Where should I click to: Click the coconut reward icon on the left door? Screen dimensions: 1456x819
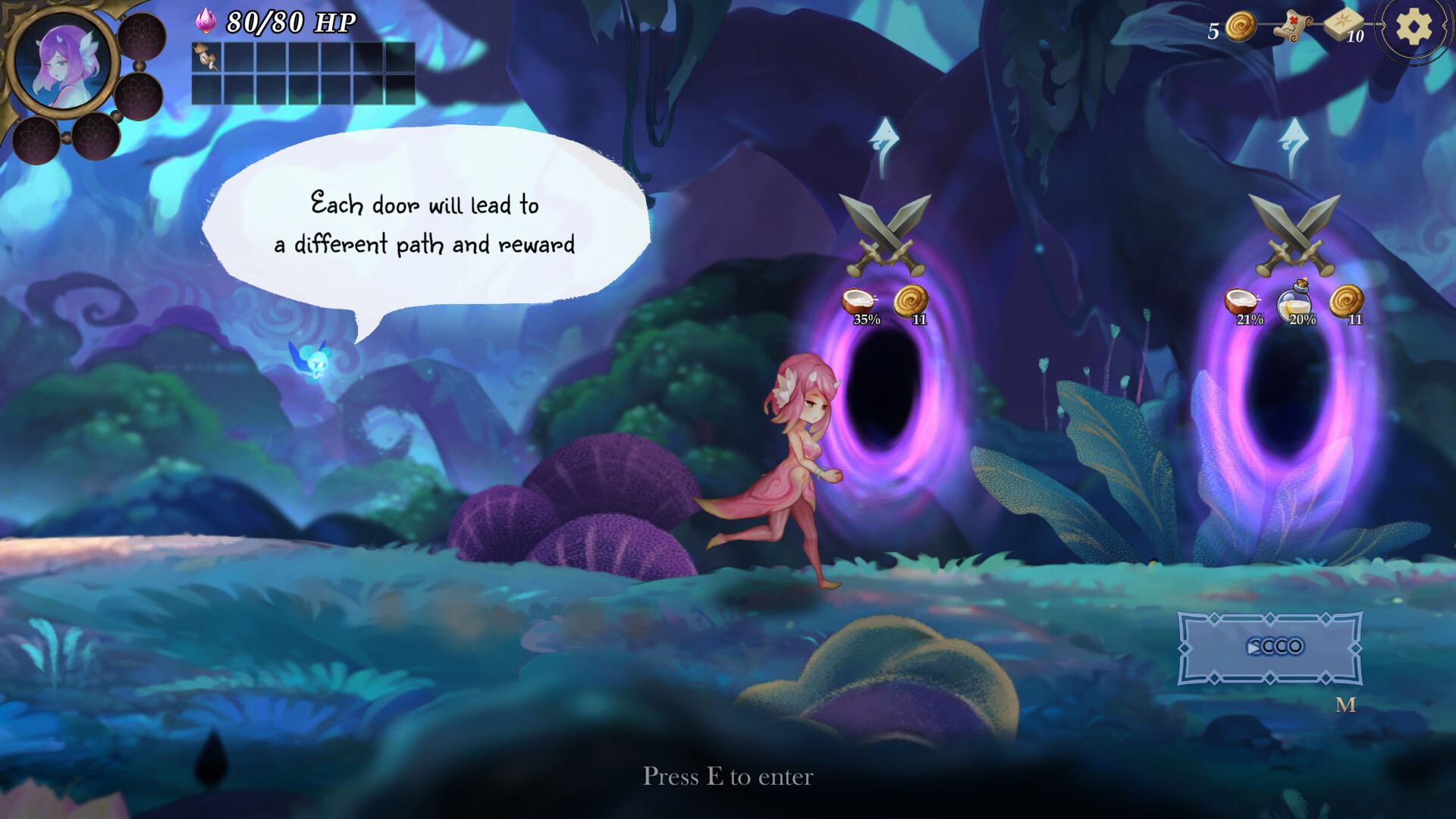point(861,300)
